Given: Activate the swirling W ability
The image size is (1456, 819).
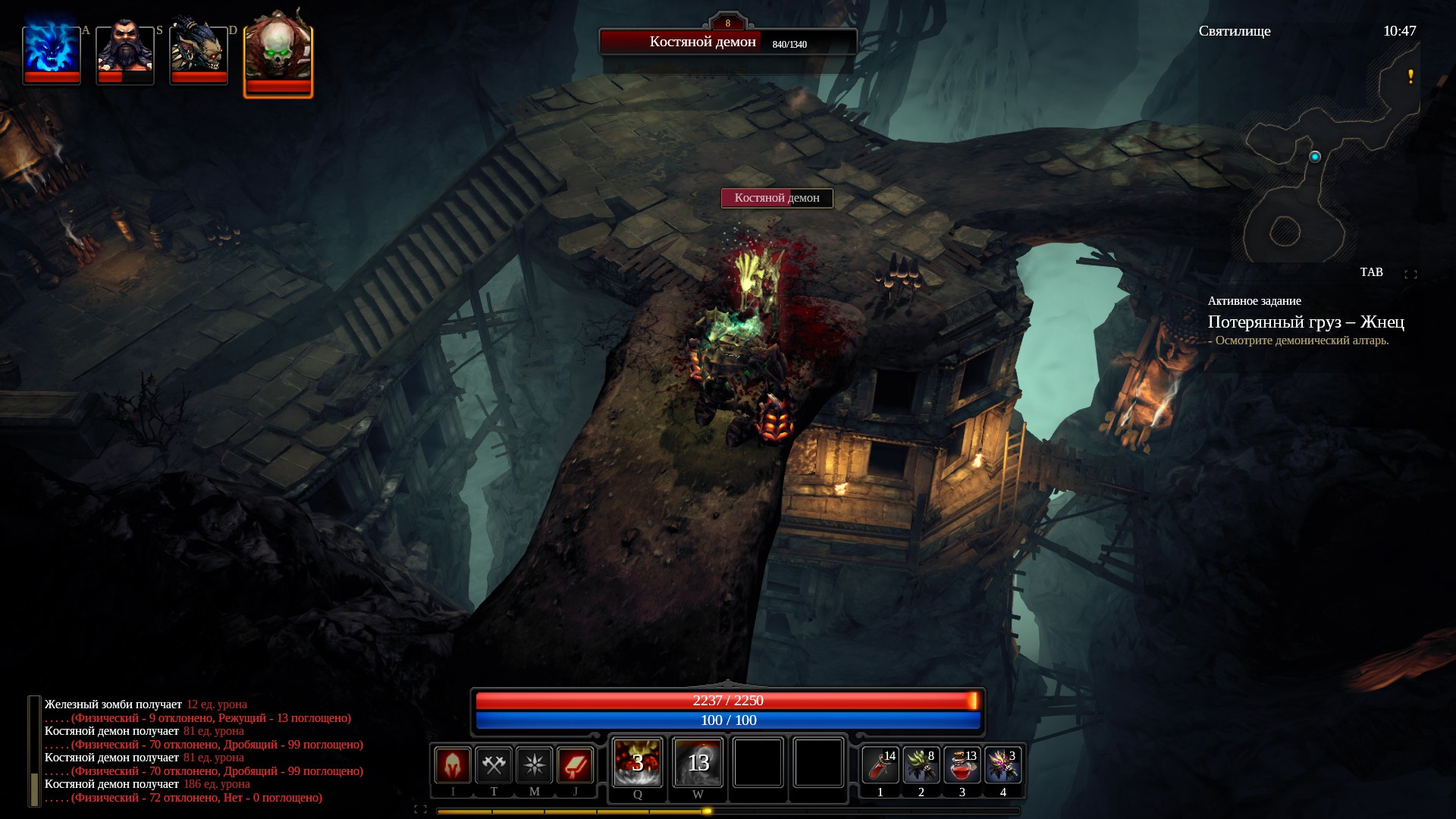Looking at the screenshot, I should (x=698, y=762).
